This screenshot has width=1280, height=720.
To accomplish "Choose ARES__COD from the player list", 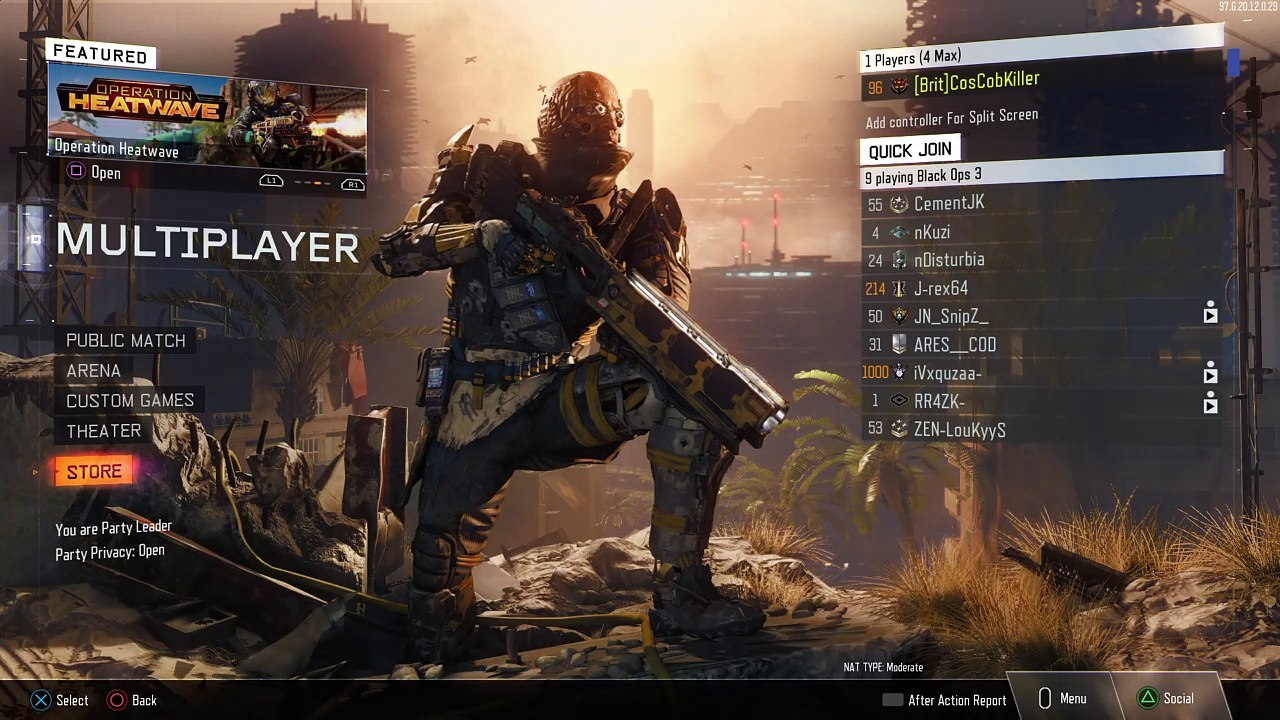I will (x=954, y=345).
